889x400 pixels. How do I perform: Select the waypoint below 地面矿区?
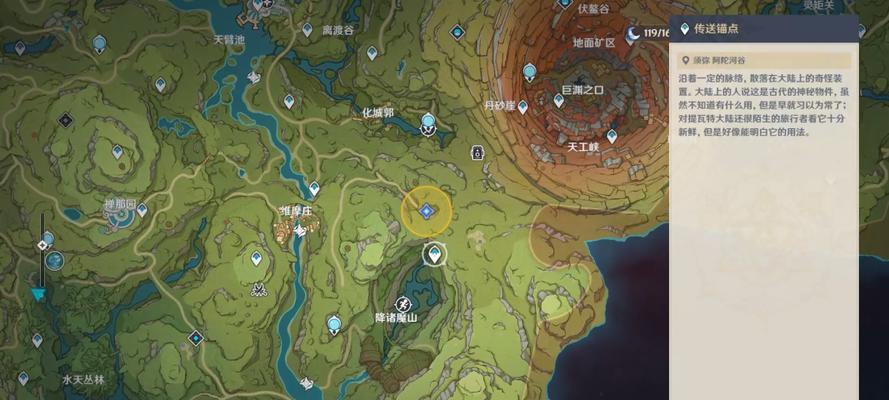(x=530, y=72)
